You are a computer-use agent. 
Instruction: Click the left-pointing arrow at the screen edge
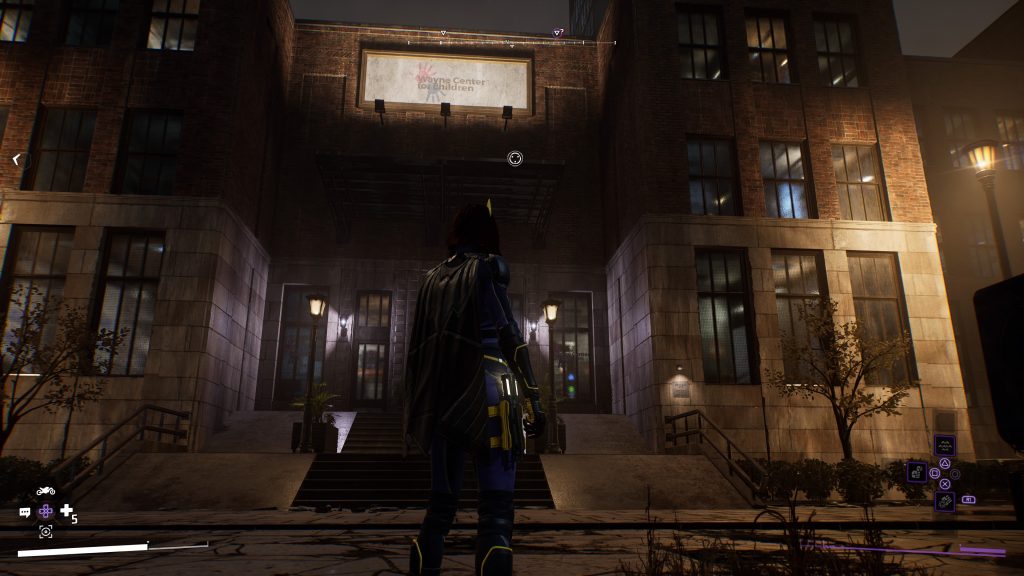[x=16, y=159]
